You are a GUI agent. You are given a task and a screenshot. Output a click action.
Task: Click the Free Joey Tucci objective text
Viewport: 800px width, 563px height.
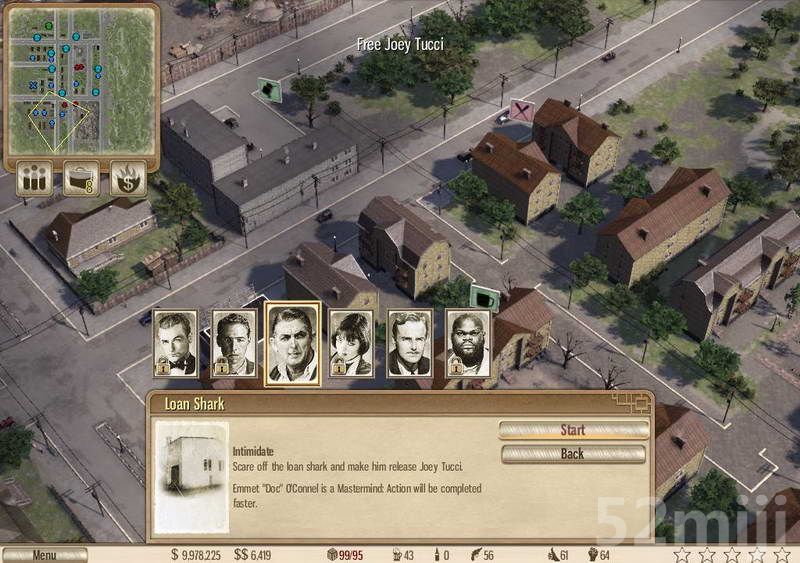point(400,44)
